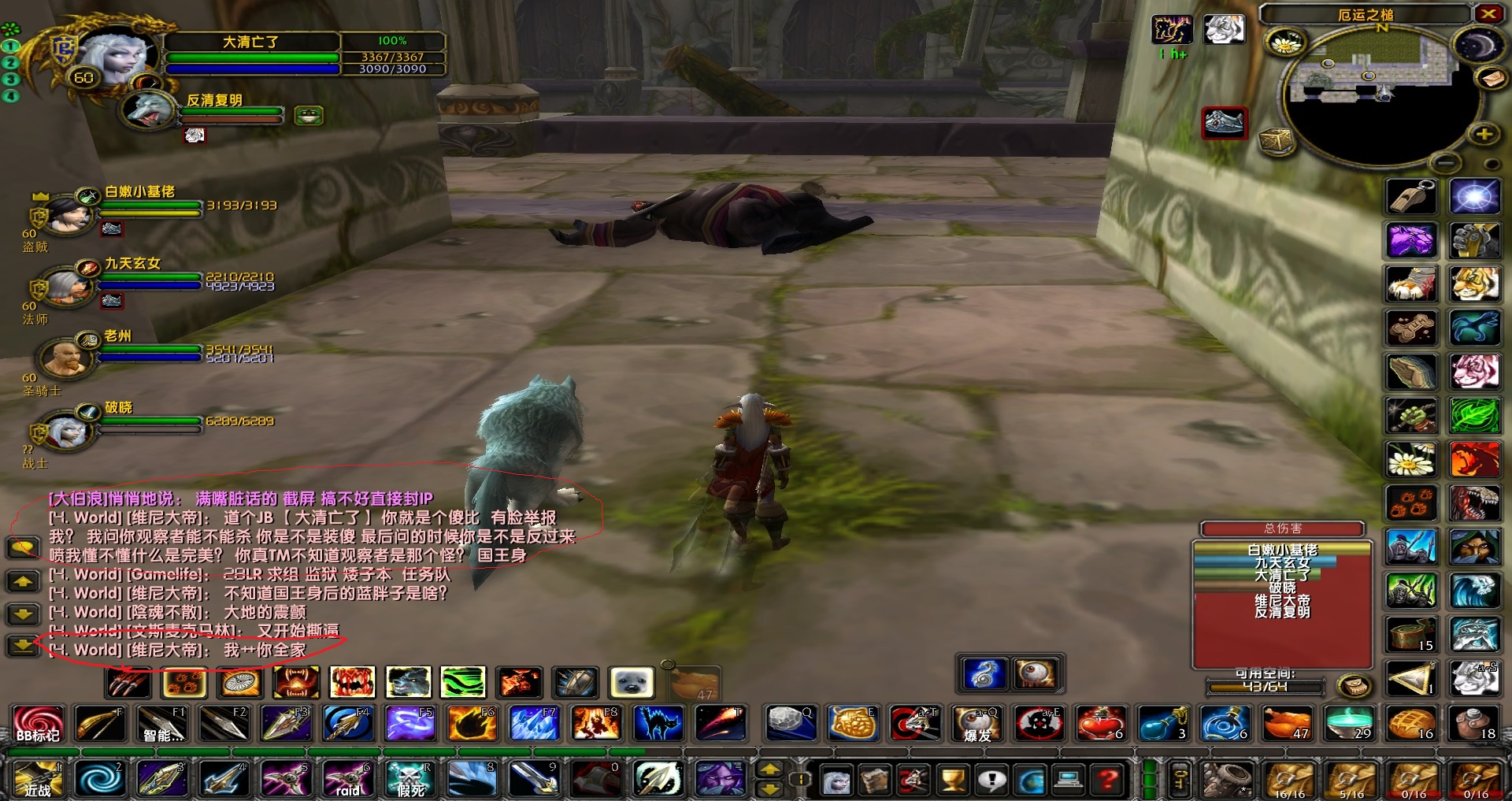
Task: Open character info from the micro menu portrait
Action: [x=838, y=780]
